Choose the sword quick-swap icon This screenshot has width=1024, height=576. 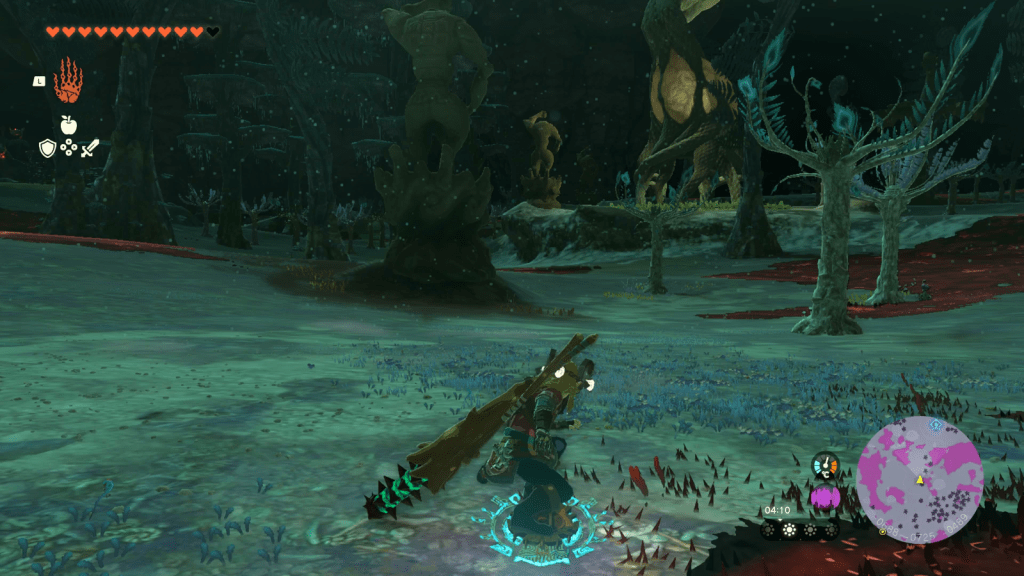(90, 148)
